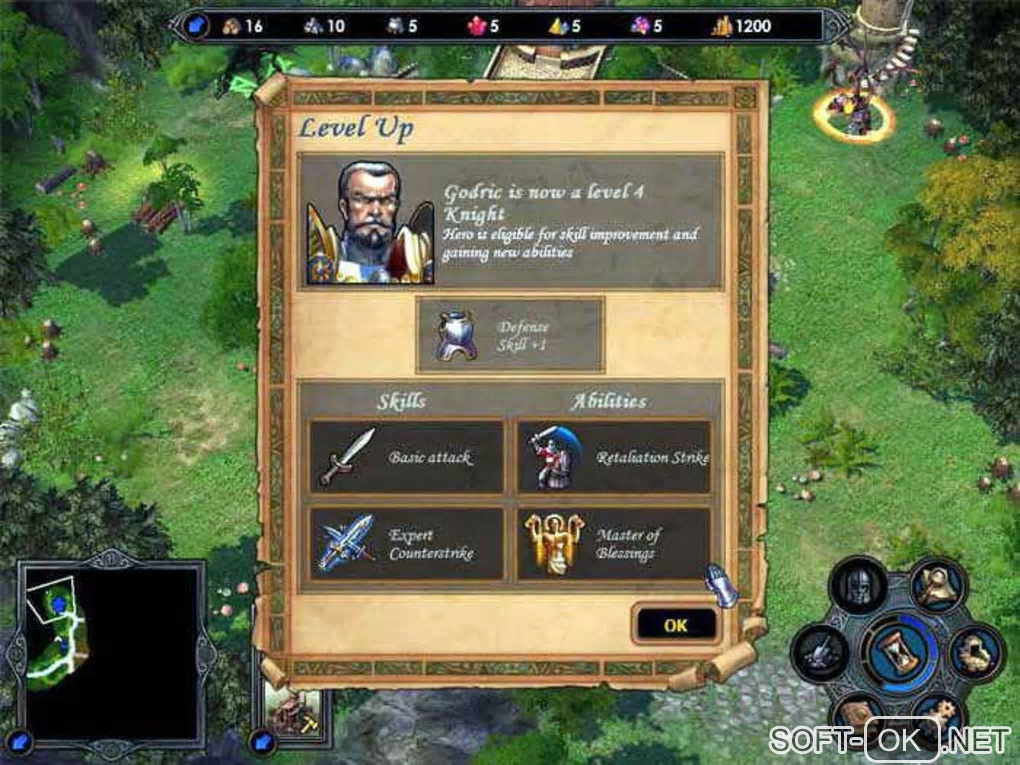The height and width of the screenshot is (765, 1020).
Task: Open the gold pile wheel button
Action: tap(977, 653)
